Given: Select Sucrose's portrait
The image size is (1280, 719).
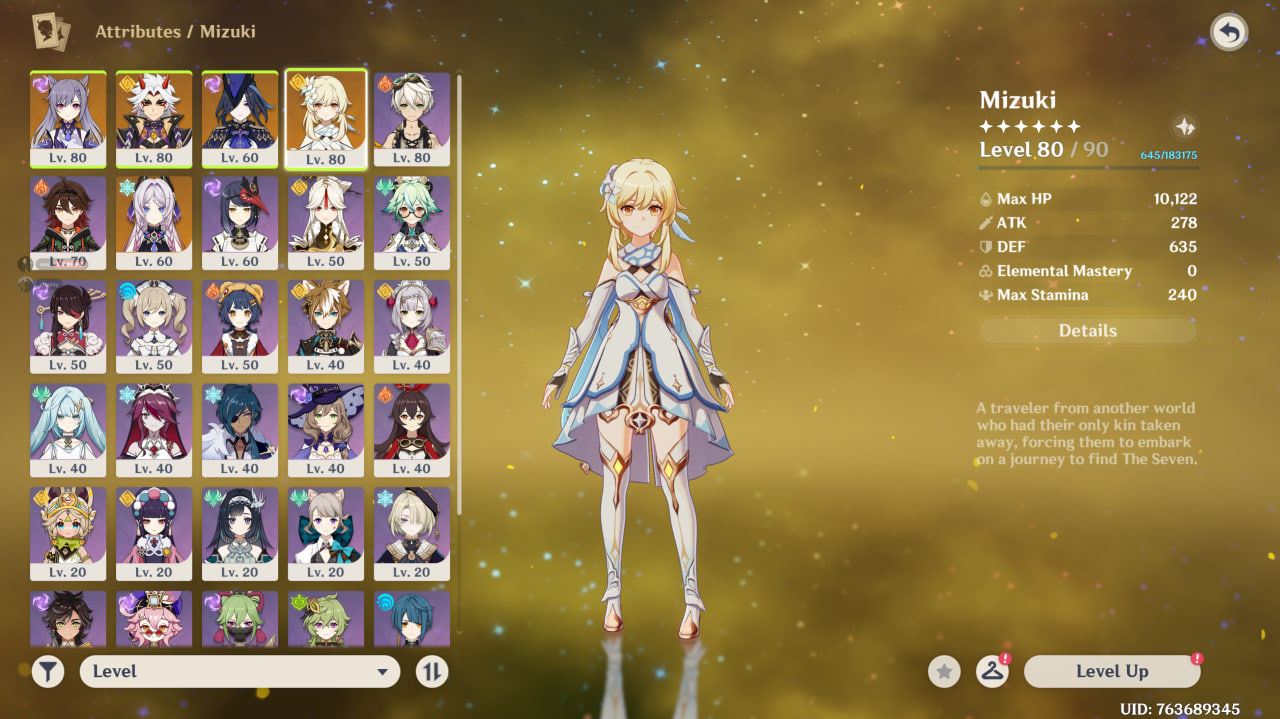Looking at the screenshot, I should pyautogui.click(x=412, y=222).
